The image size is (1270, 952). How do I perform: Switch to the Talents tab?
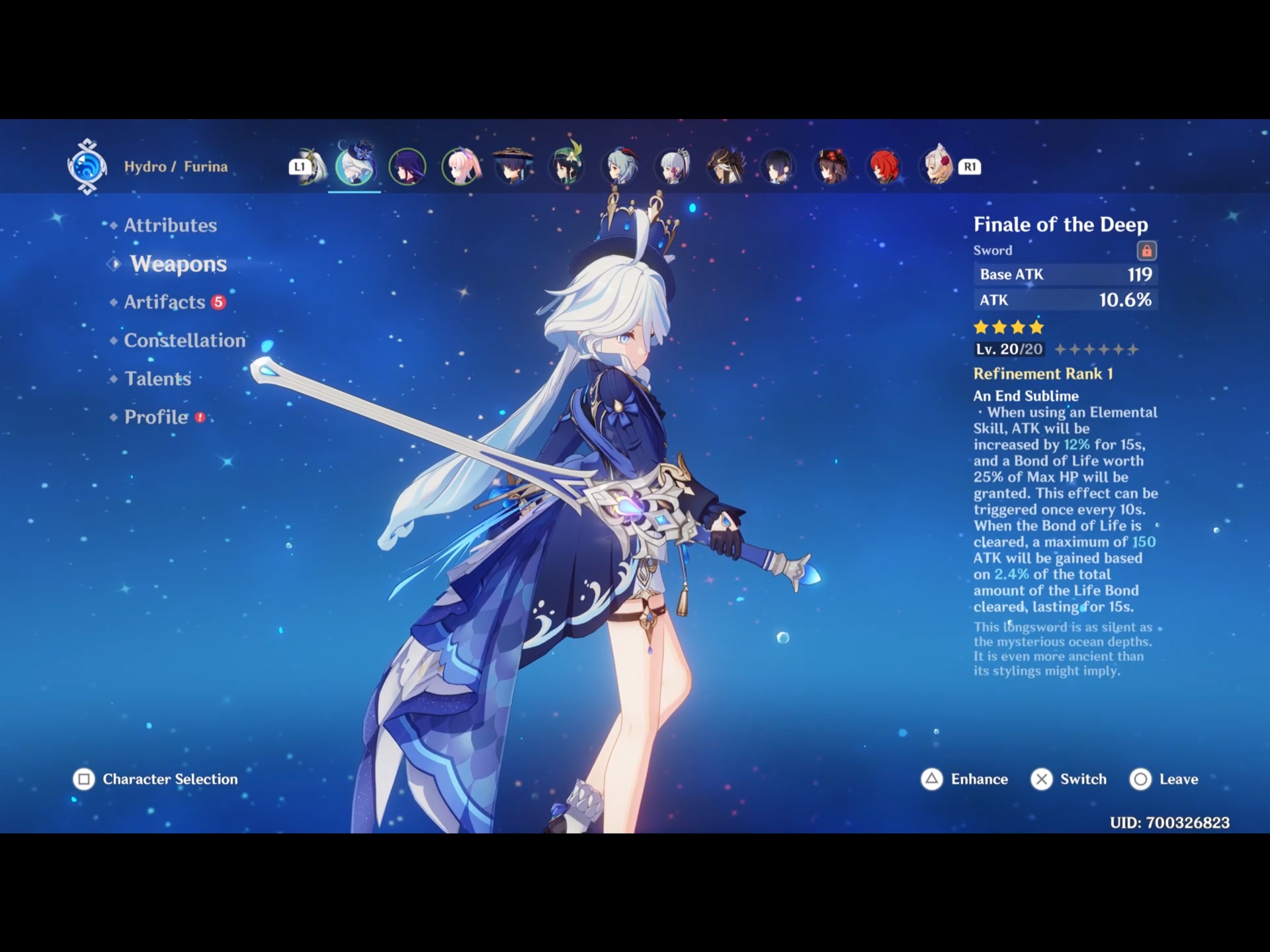[157, 379]
